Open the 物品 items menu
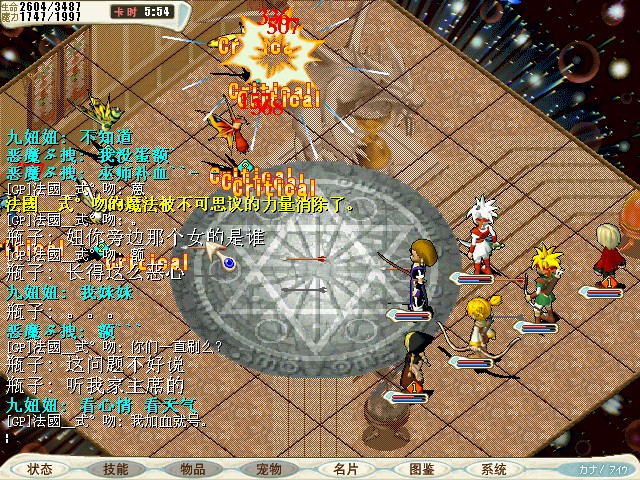Image resolution: width=640 pixels, height=480 pixels. pyautogui.click(x=193, y=468)
